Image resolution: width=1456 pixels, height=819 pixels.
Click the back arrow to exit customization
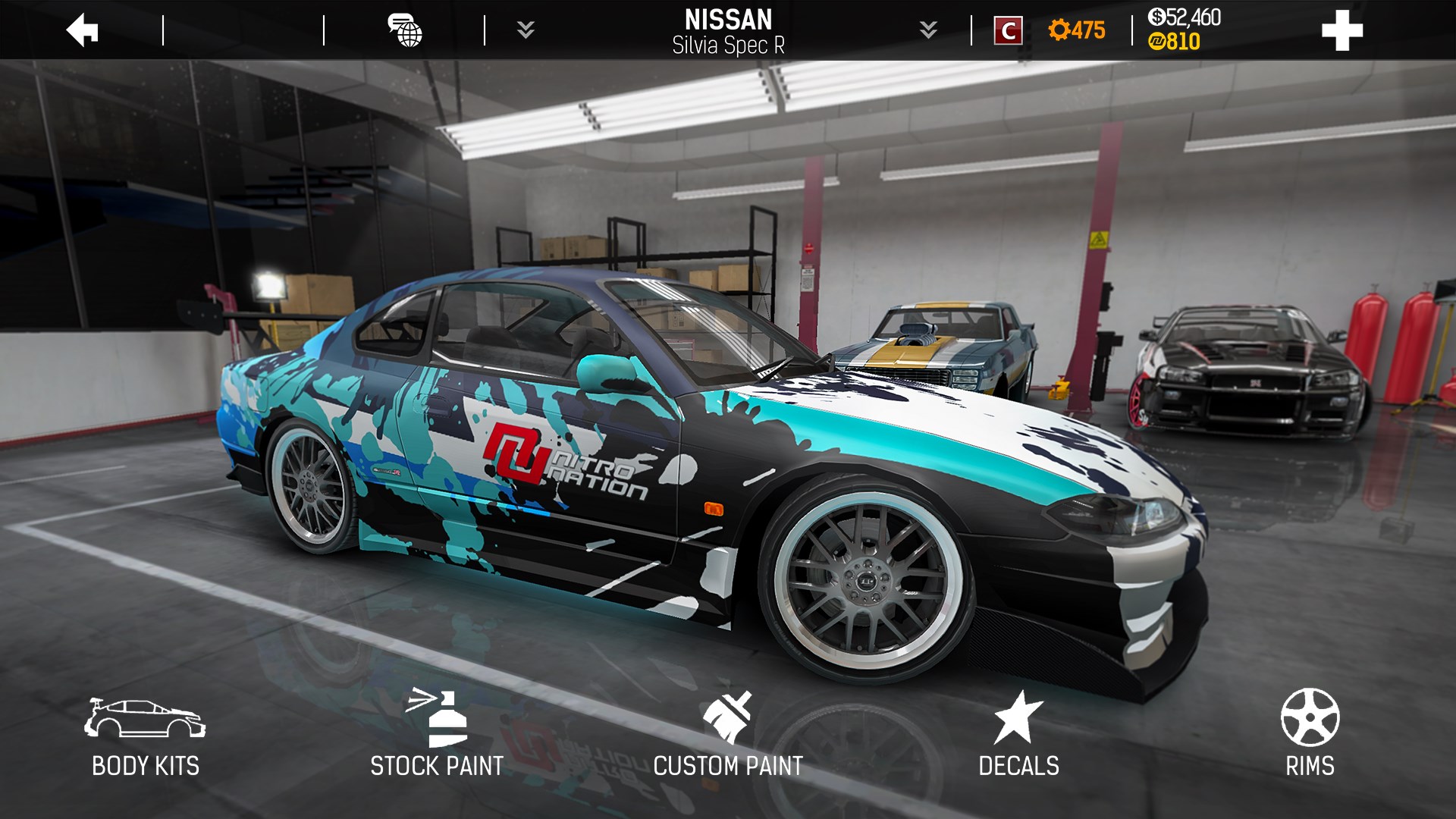click(x=81, y=30)
